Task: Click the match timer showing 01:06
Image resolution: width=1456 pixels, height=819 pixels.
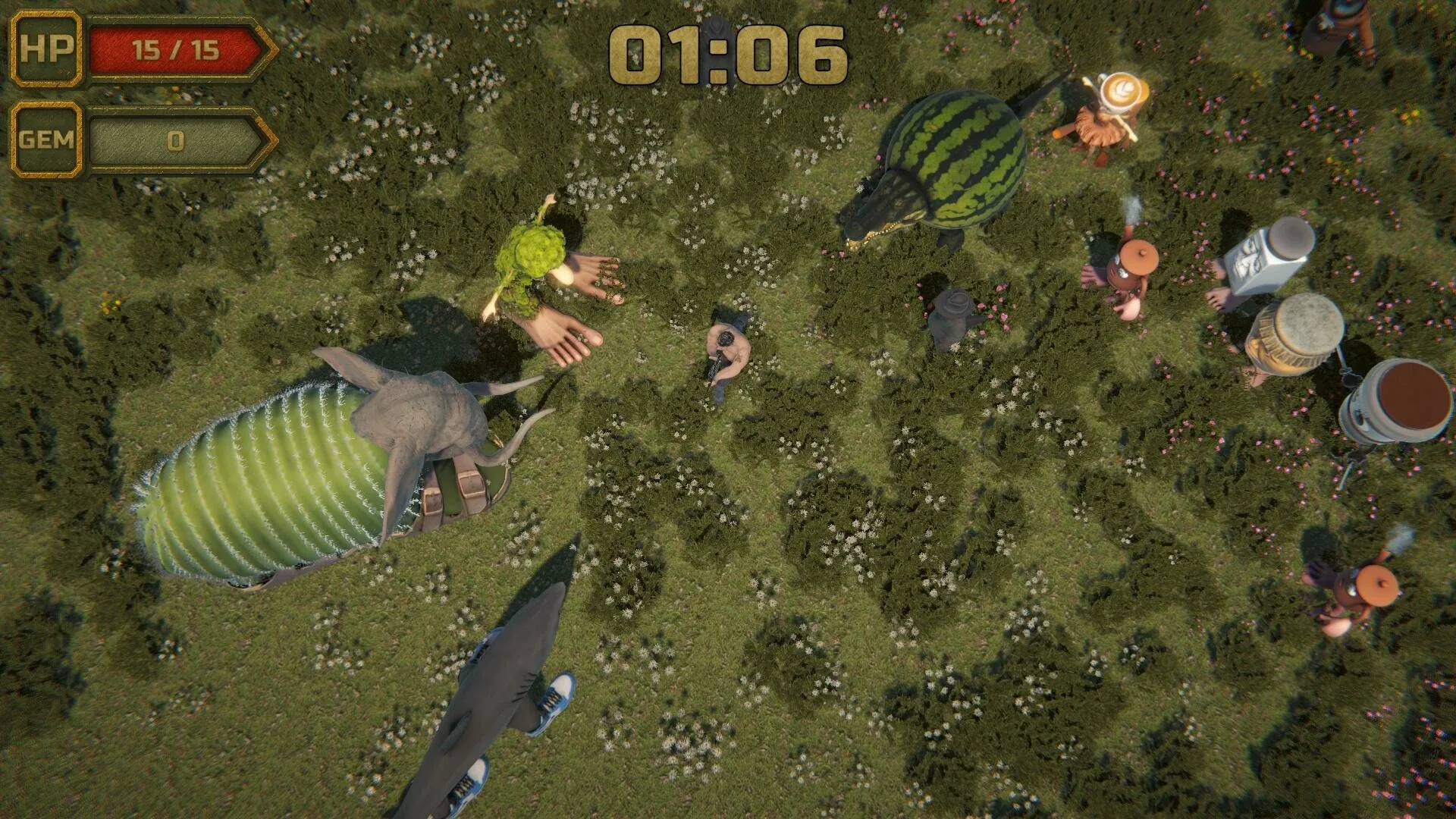Action: [728, 53]
